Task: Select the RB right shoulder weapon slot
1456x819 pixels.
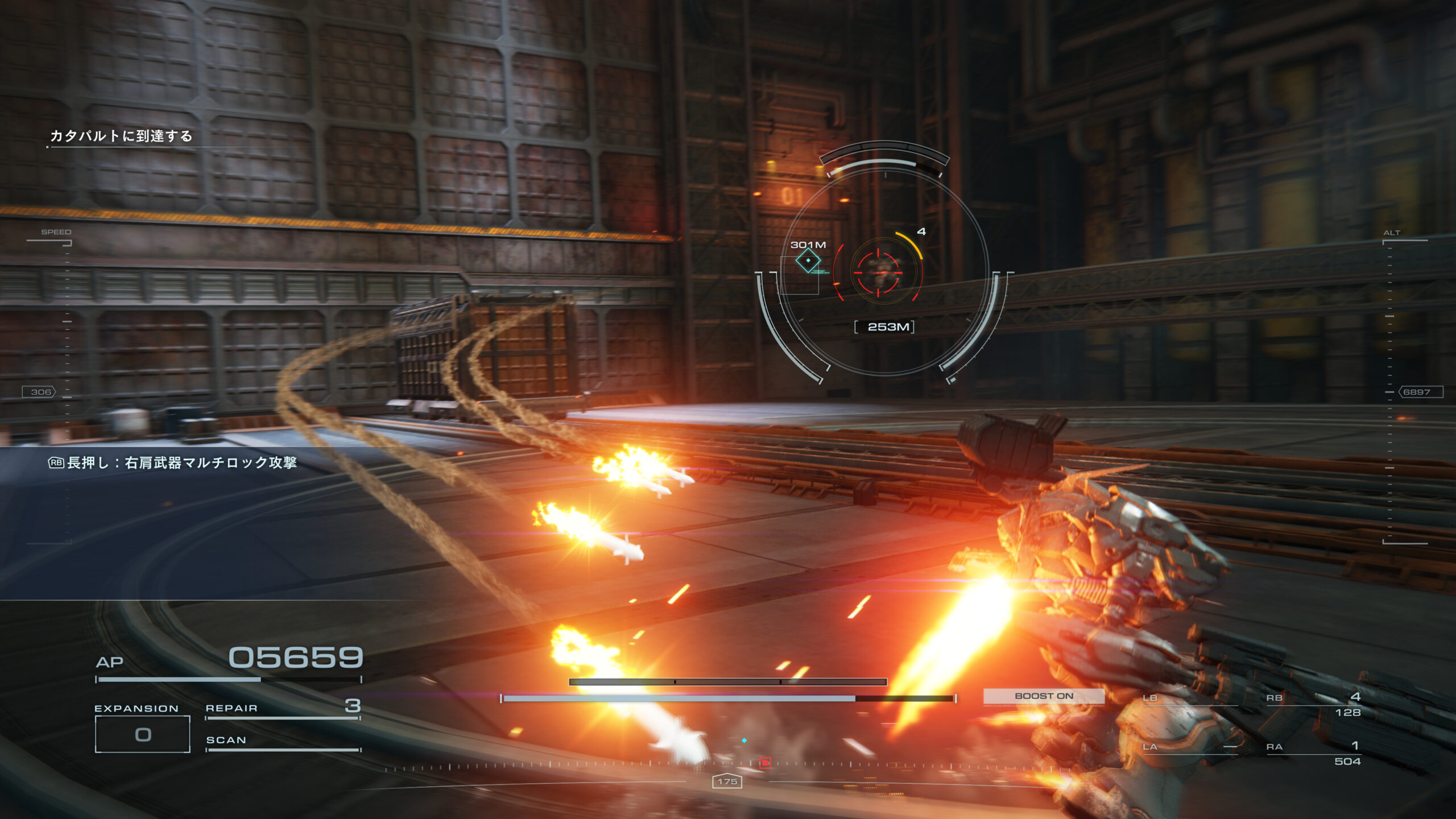Action: click(x=1313, y=704)
